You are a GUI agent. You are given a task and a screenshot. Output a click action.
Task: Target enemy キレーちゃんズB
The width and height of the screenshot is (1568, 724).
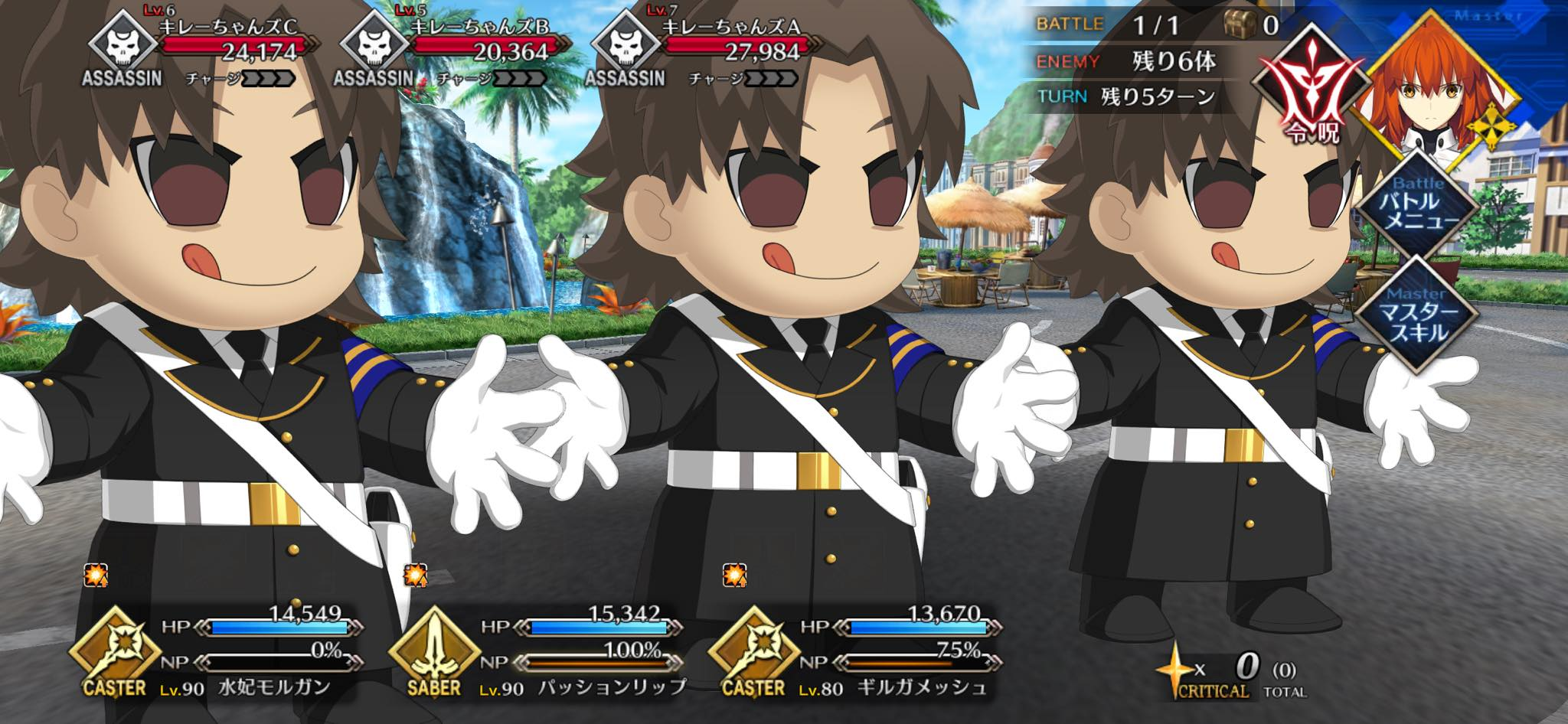453,50
